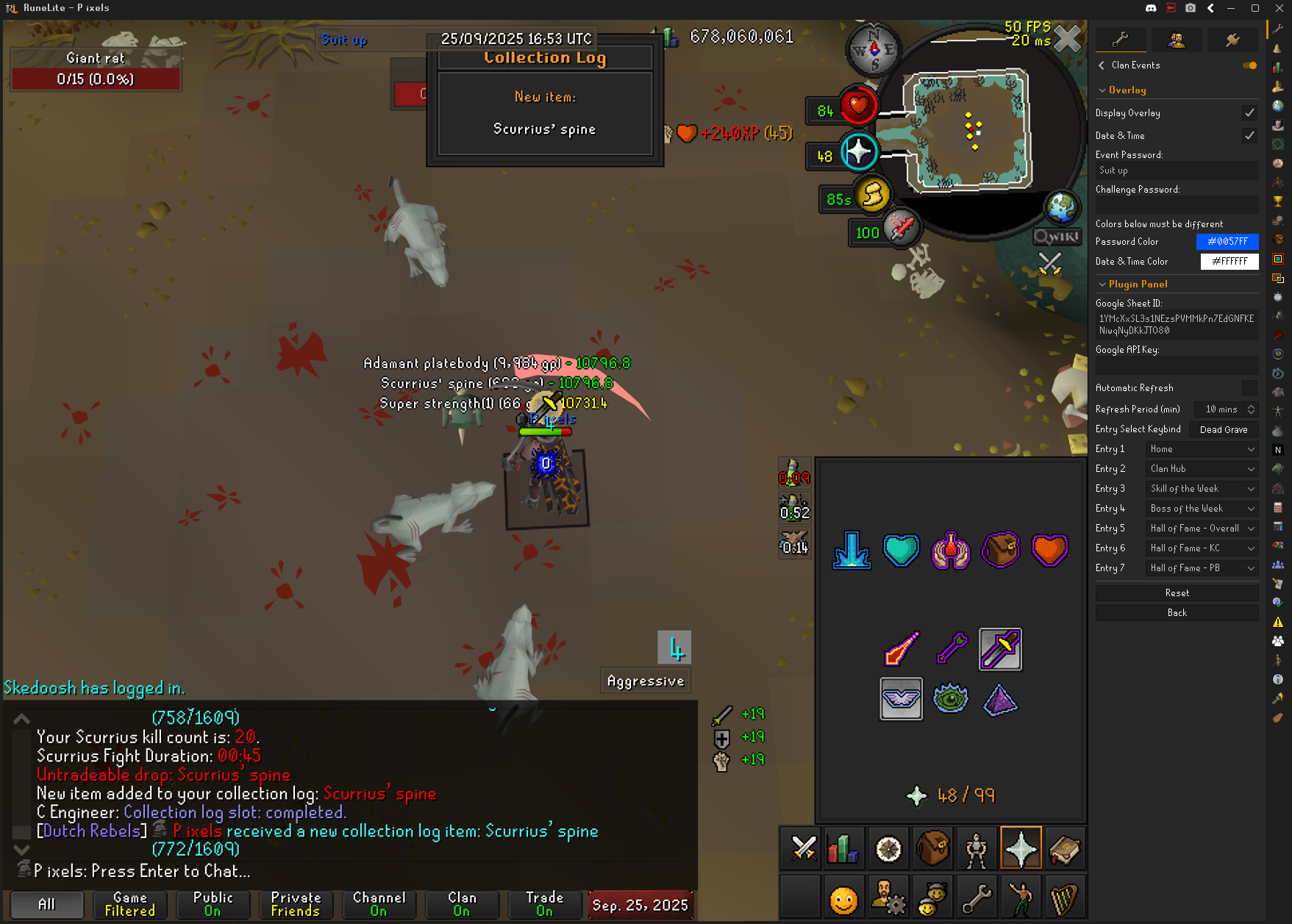Toggle the Automatic Refresh checkbox

coord(1249,387)
